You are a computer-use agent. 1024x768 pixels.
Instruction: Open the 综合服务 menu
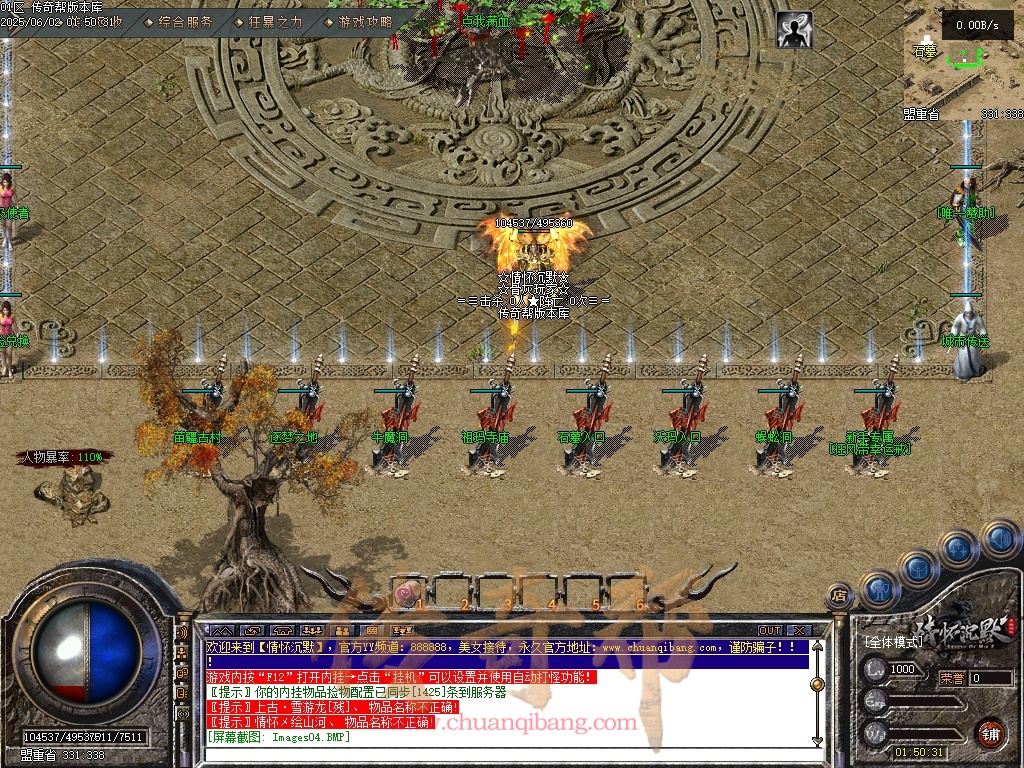pos(186,21)
